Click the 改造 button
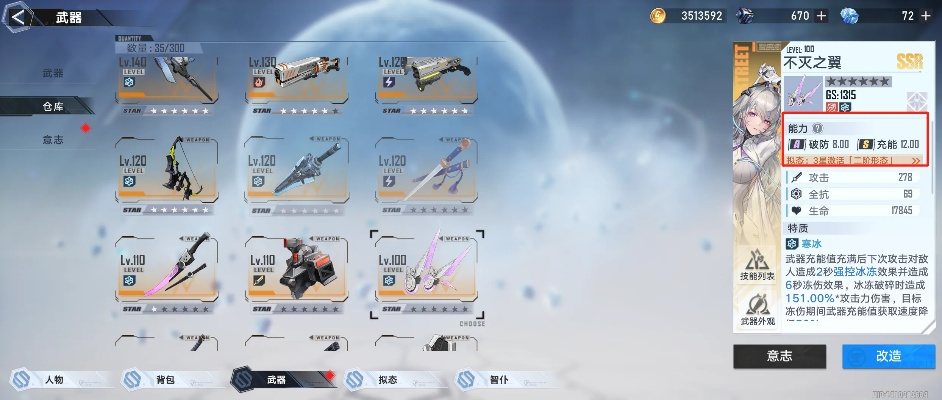 [x=888, y=356]
